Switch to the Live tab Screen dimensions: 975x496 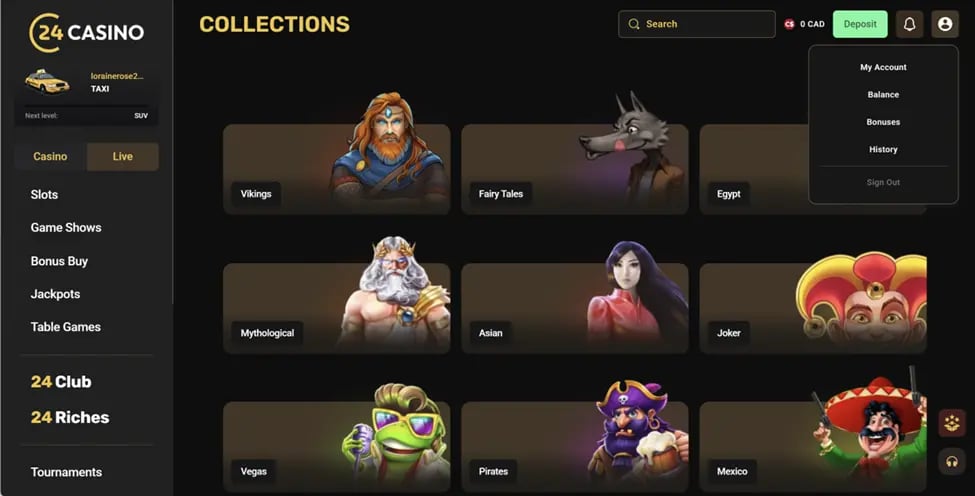tap(123, 157)
